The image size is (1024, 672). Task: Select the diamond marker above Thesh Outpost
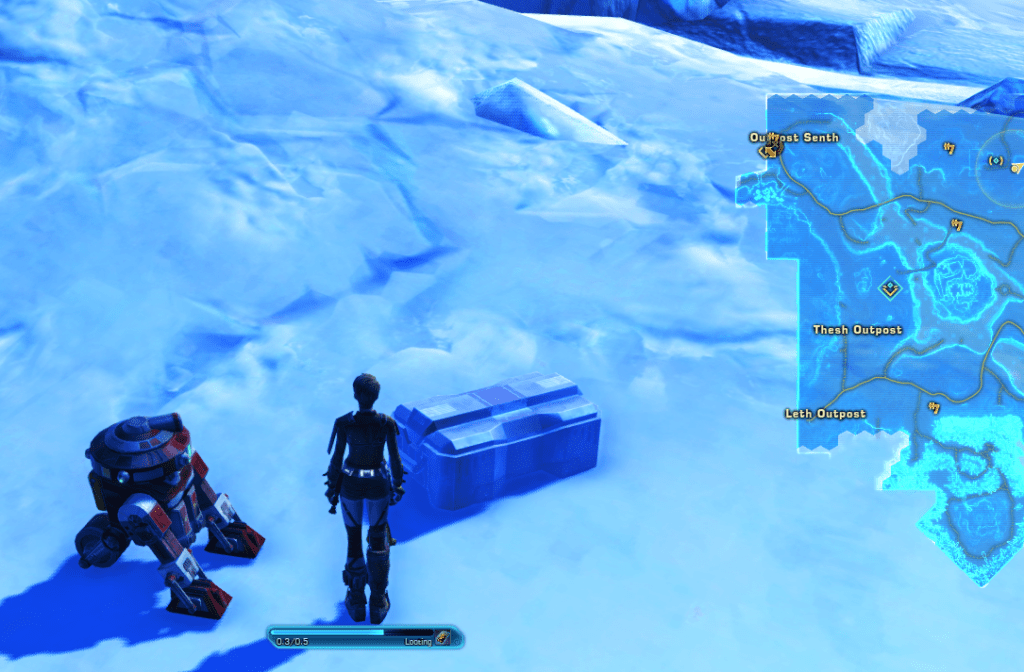(x=889, y=289)
